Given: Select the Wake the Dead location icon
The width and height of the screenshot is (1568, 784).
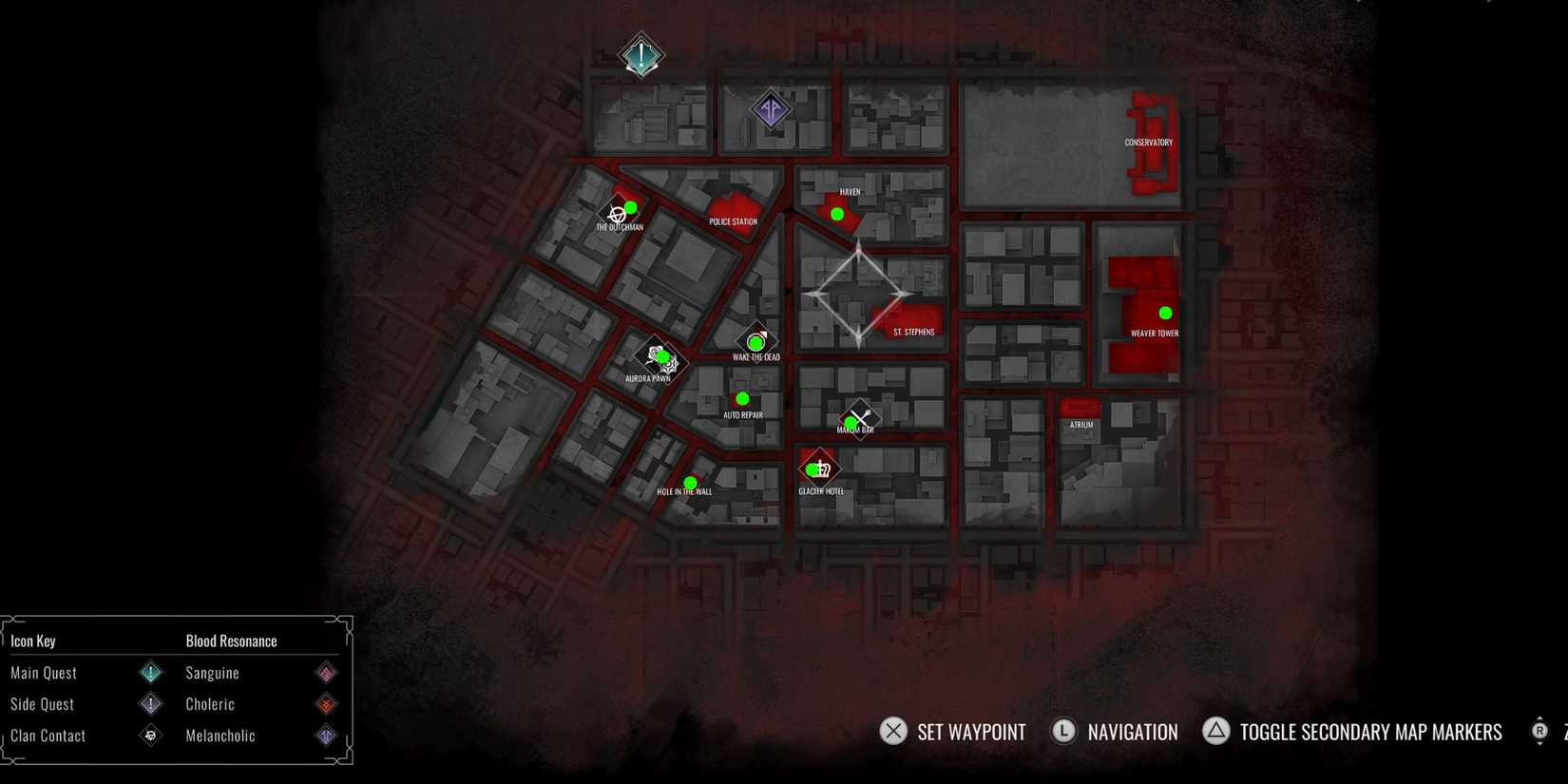Looking at the screenshot, I should (755, 341).
